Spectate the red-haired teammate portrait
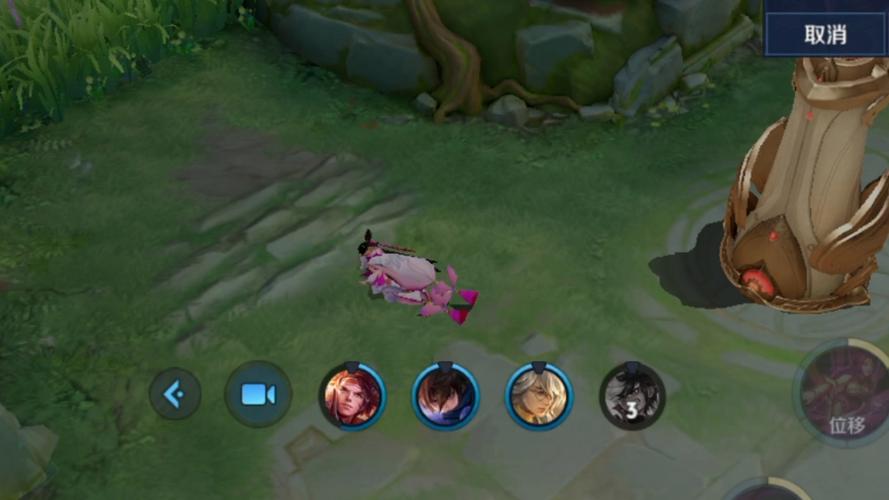The height and width of the screenshot is (500, 889). pos(352,396)
